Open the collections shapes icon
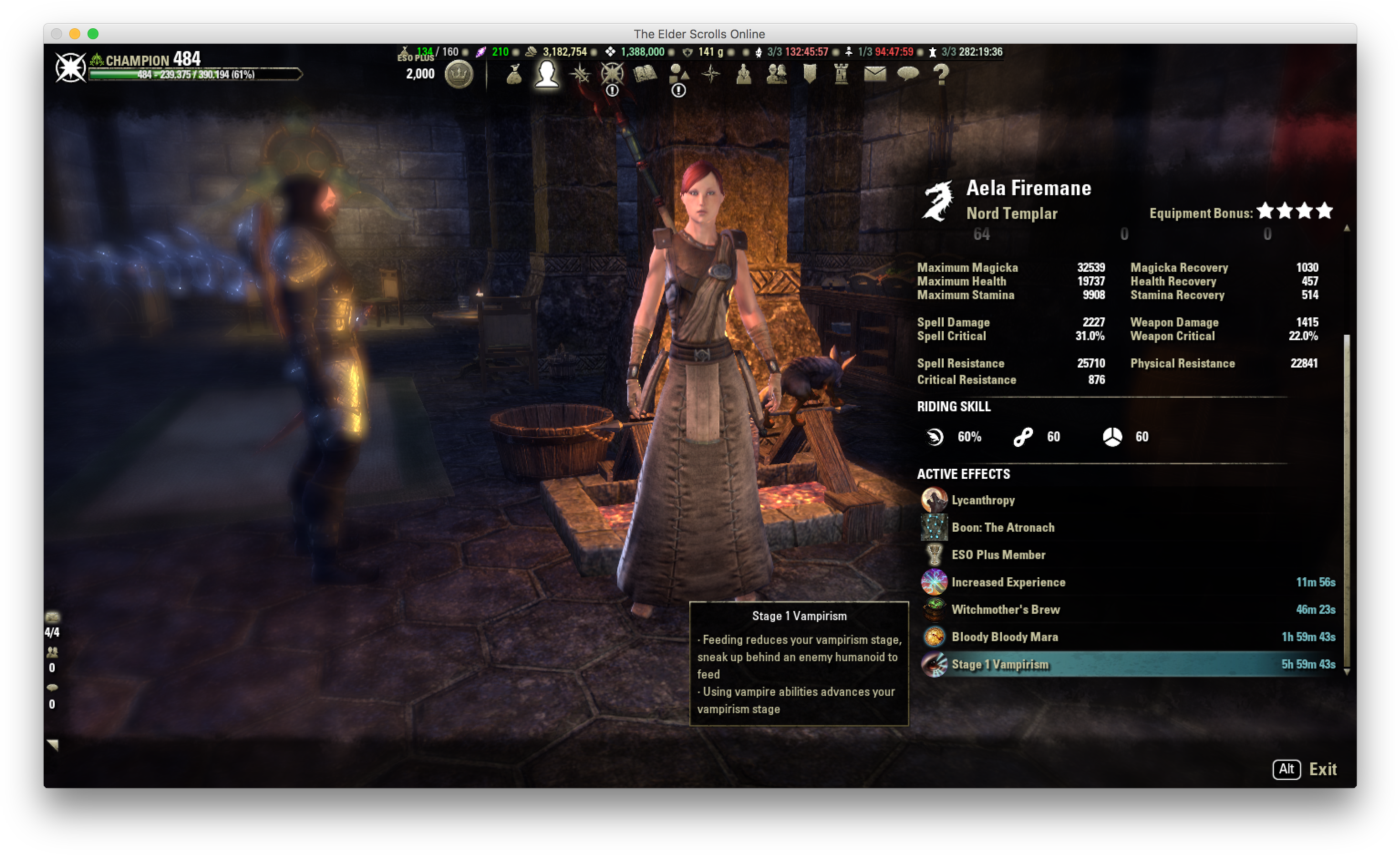This screenshot has width=1400, height=855. pyautogui.click(x=678, y=74)
